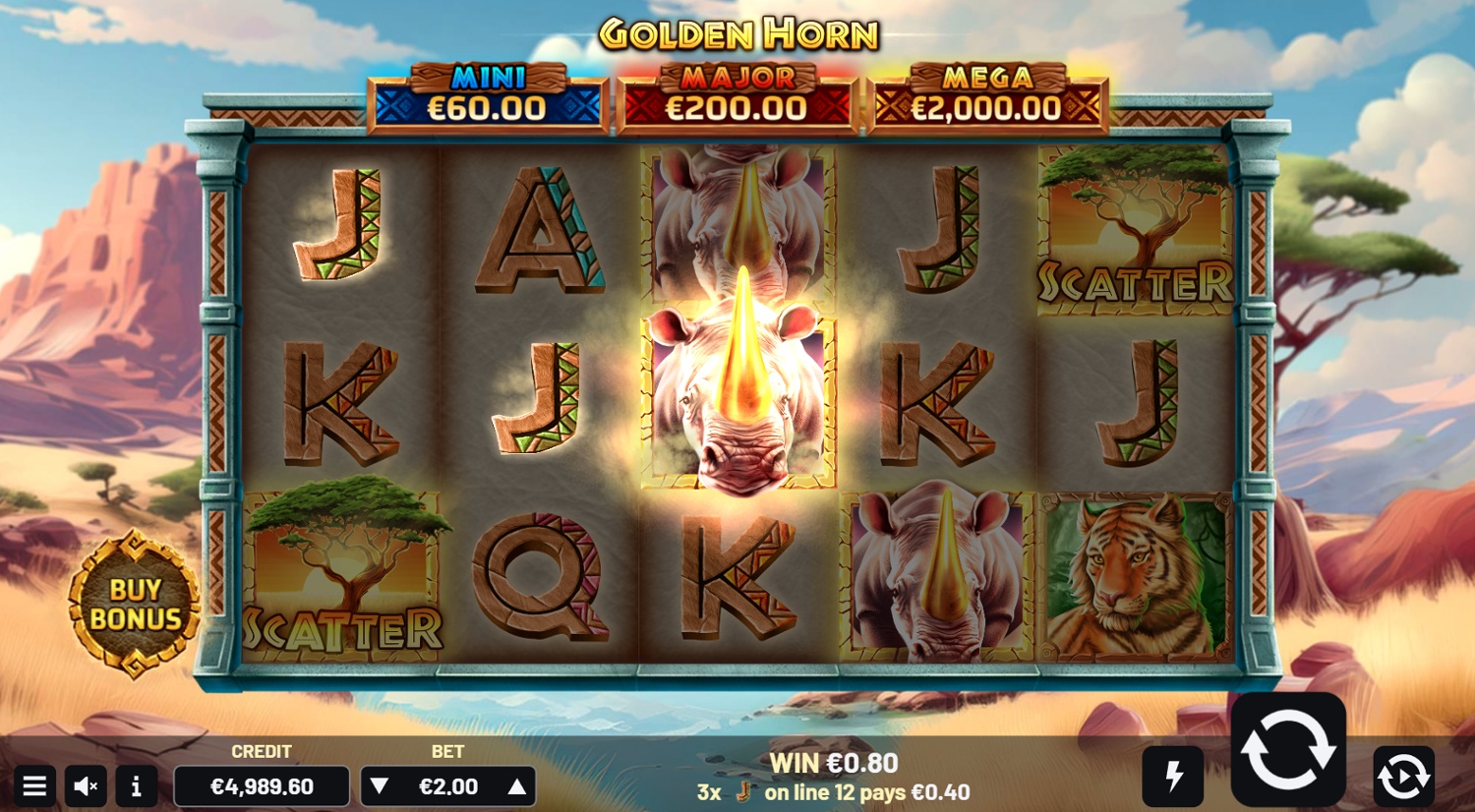Activate the Buy Bonus feature
Screen dimensions: 1475x812
tap(135, 605)
